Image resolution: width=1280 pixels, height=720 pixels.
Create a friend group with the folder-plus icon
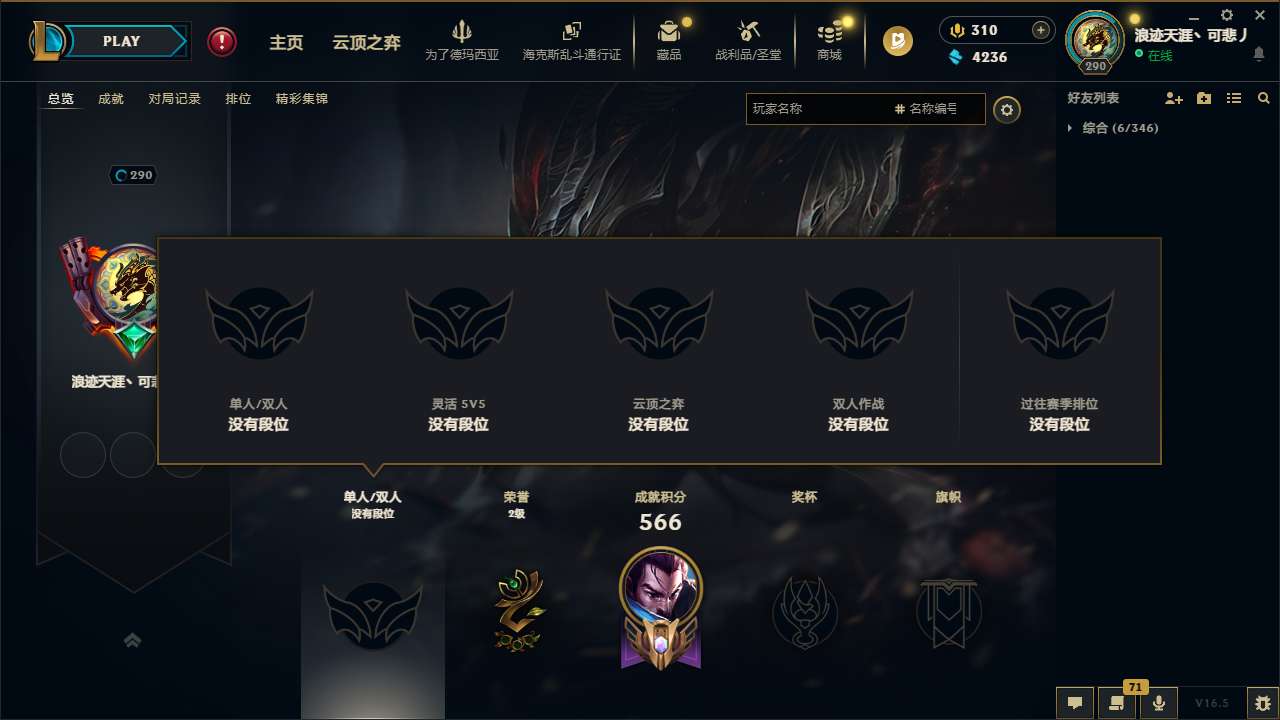[x=1203, y=98]
